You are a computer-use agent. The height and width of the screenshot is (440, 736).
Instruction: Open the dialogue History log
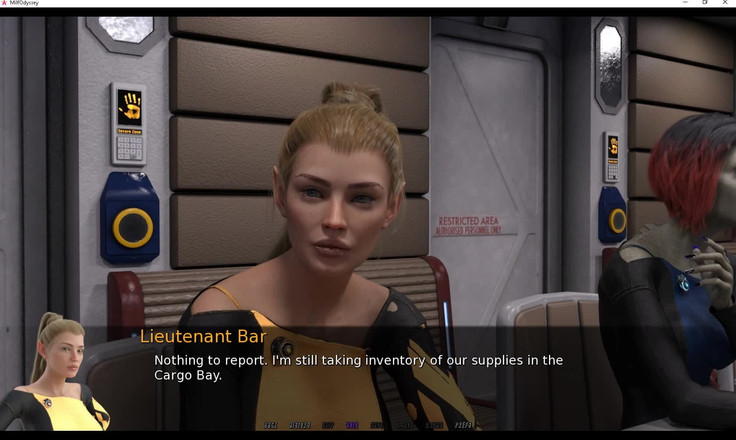(x=298, y=425)
